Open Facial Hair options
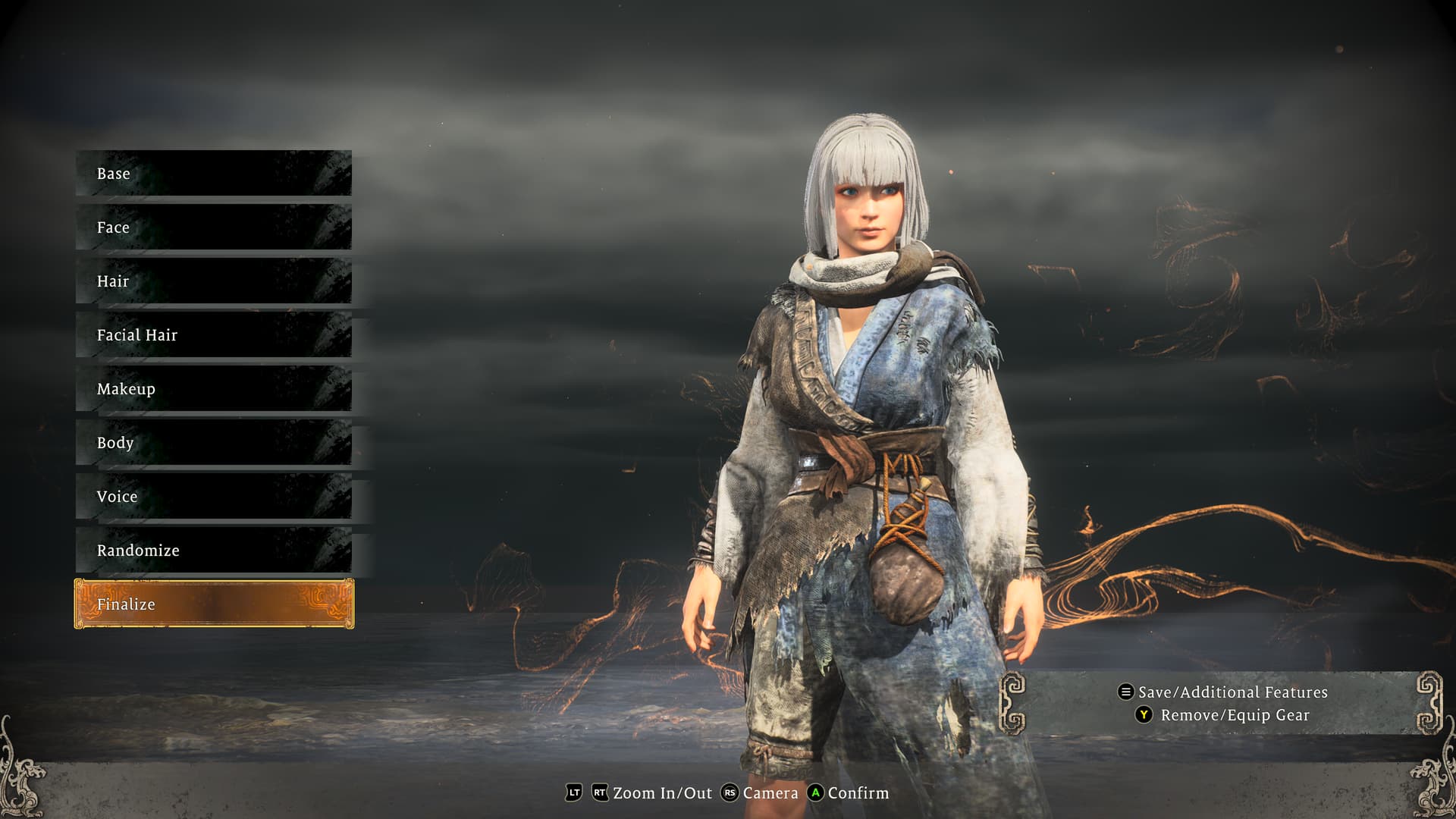The width and height of the screenshot is (1456, 819). (213, 335)
